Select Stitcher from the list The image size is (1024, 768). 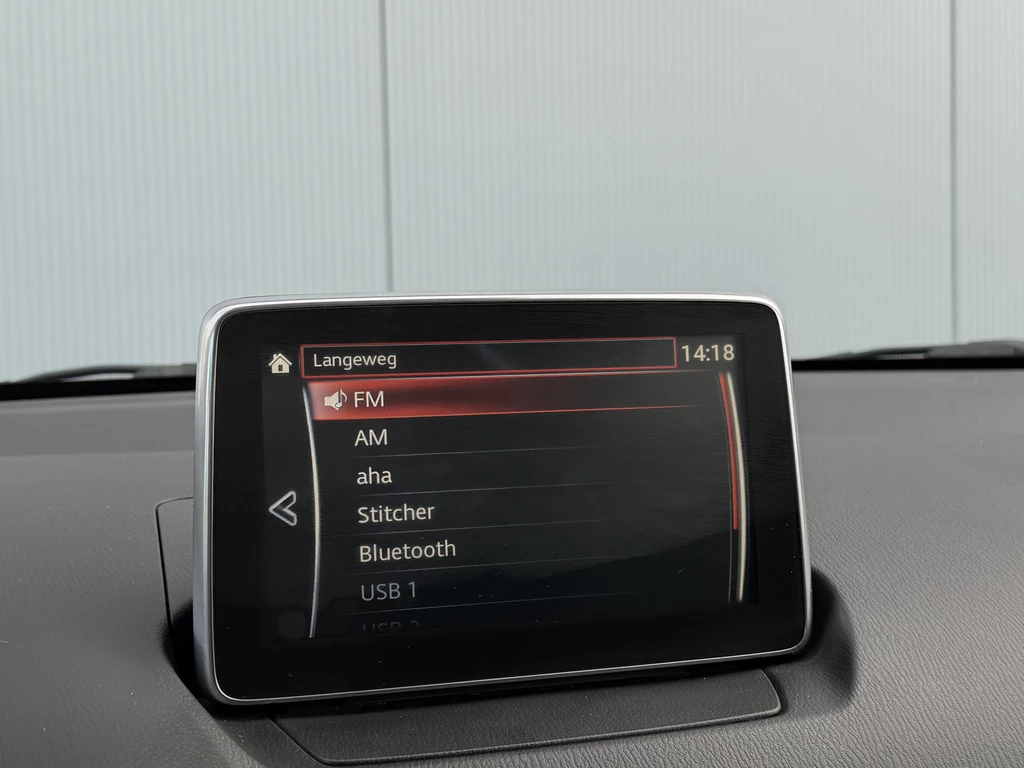point(396,513)
